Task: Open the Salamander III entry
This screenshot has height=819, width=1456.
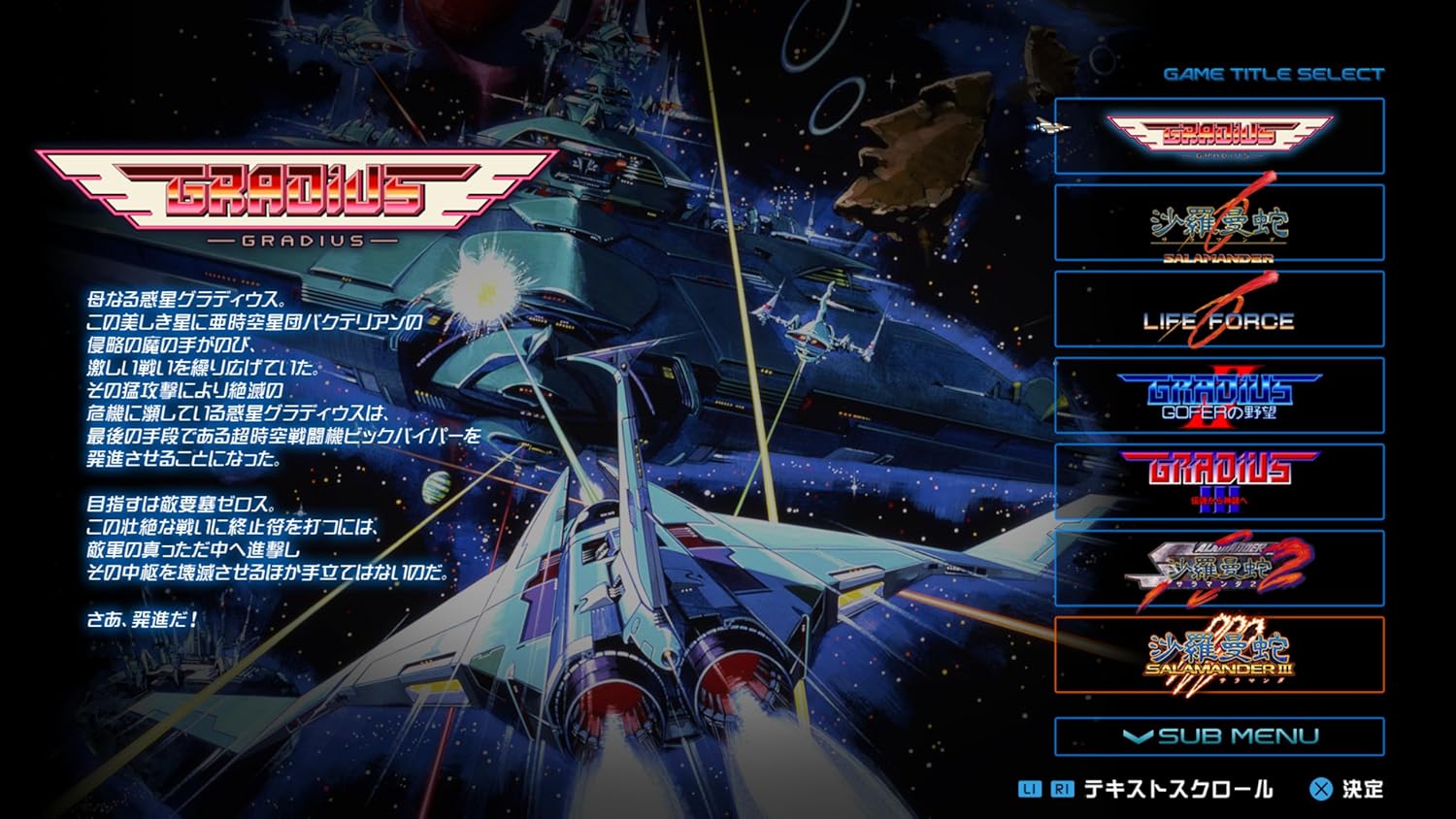Action: click(x=1219, y=654)
